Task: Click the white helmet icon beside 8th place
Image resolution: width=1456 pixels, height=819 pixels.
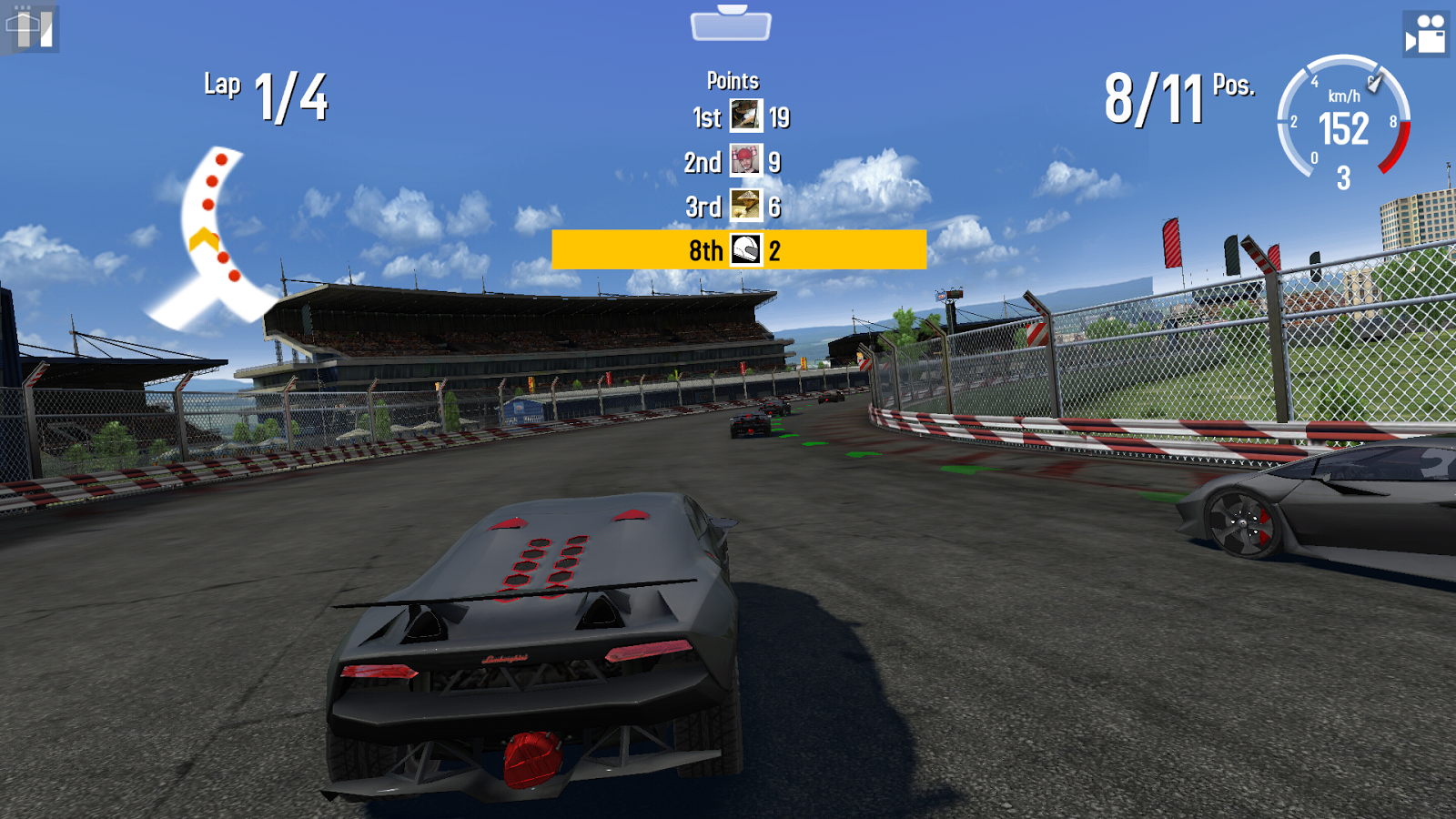Action: pyautogui.click(x=744, y=252)
